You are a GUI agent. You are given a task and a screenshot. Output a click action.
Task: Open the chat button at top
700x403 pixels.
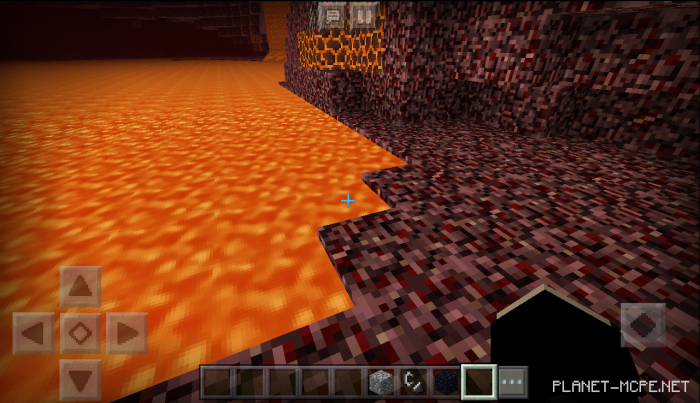pyautogui.click(x=331, y=15)
